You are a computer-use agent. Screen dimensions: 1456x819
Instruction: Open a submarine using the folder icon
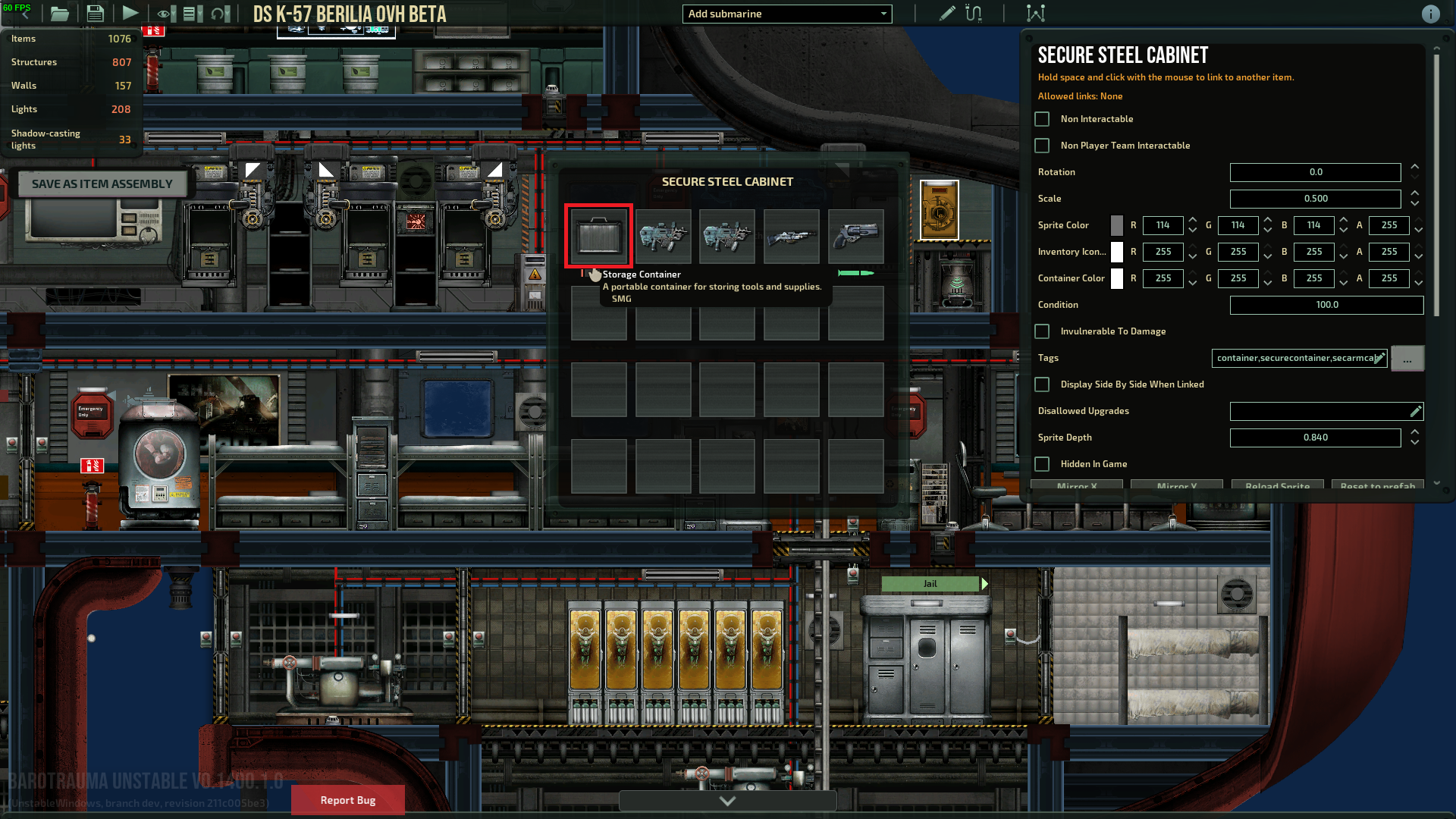59,13
